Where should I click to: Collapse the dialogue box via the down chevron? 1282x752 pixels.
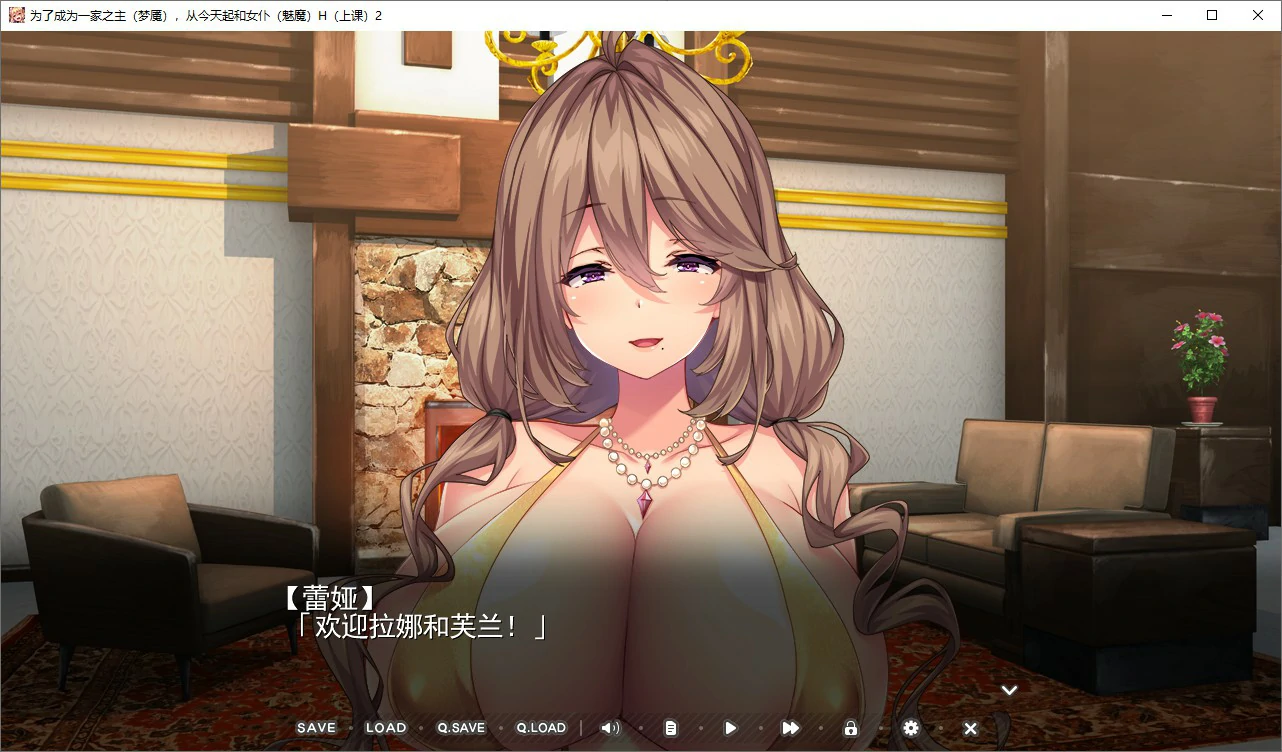click(1009, 689)
